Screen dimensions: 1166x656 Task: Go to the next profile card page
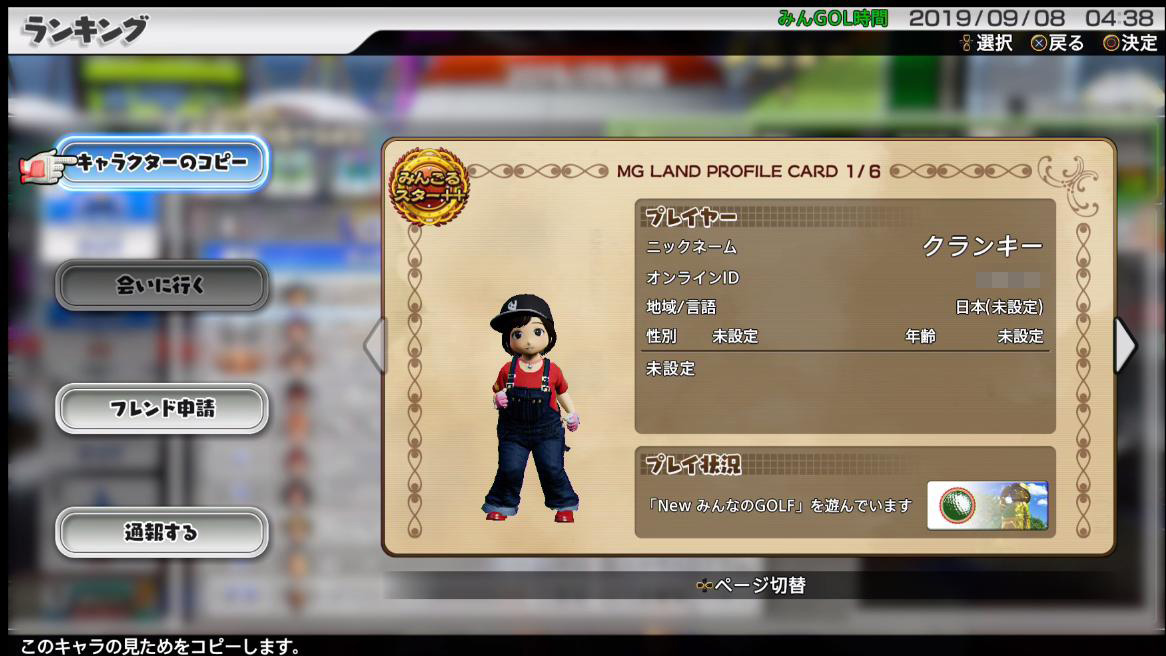coord(1125,346)
